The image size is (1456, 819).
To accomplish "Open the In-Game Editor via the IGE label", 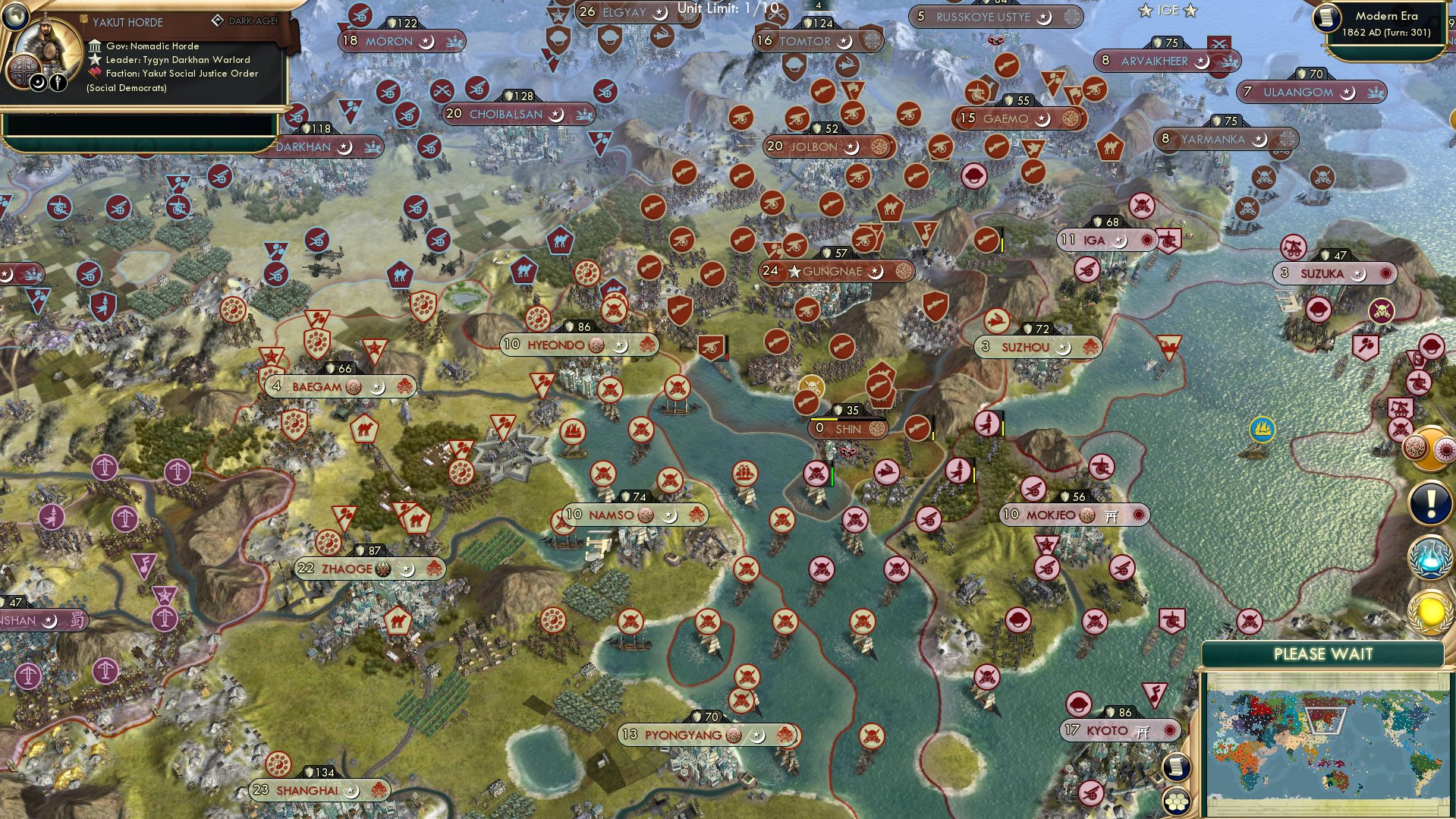I will [x=1167, y=9].
